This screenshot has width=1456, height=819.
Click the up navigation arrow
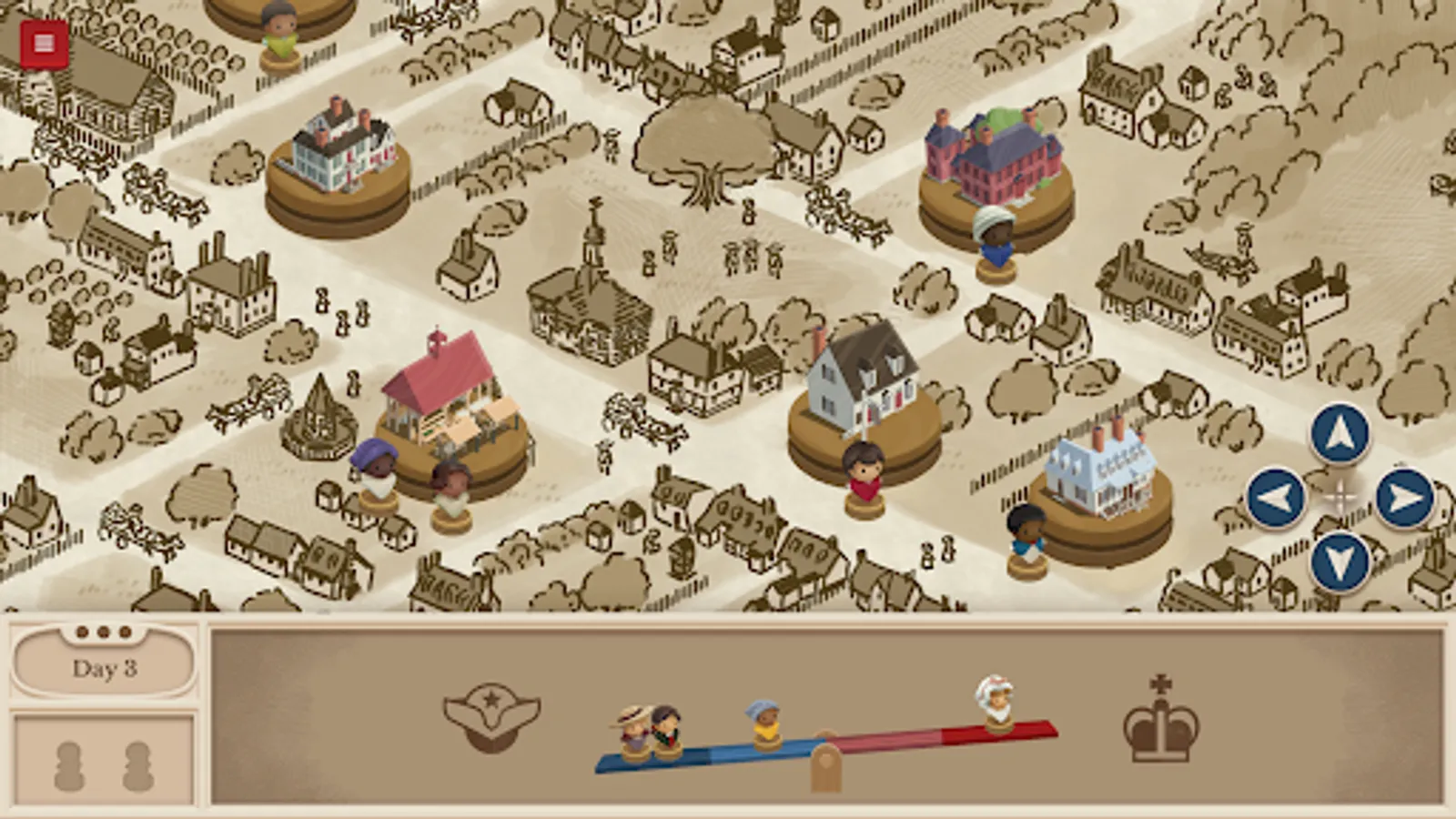coord(1340,430)
